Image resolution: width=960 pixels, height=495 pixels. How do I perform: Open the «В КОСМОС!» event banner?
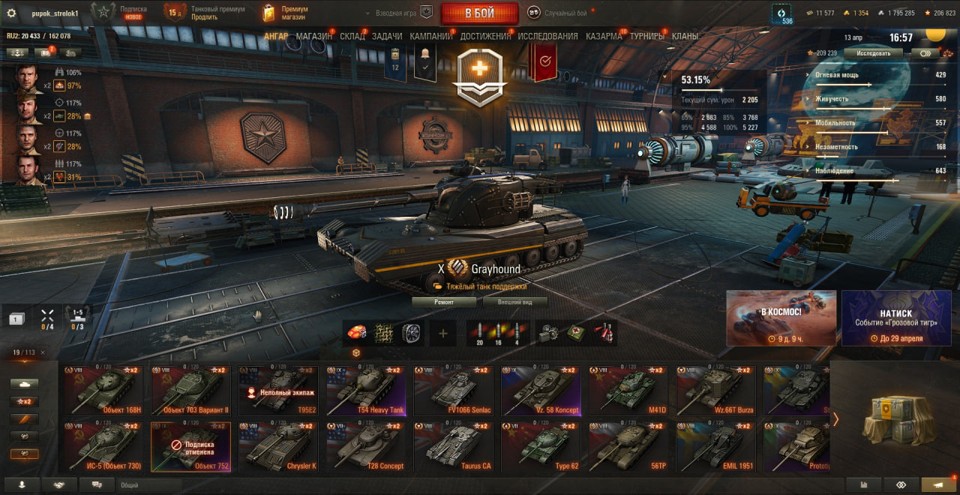781,318
